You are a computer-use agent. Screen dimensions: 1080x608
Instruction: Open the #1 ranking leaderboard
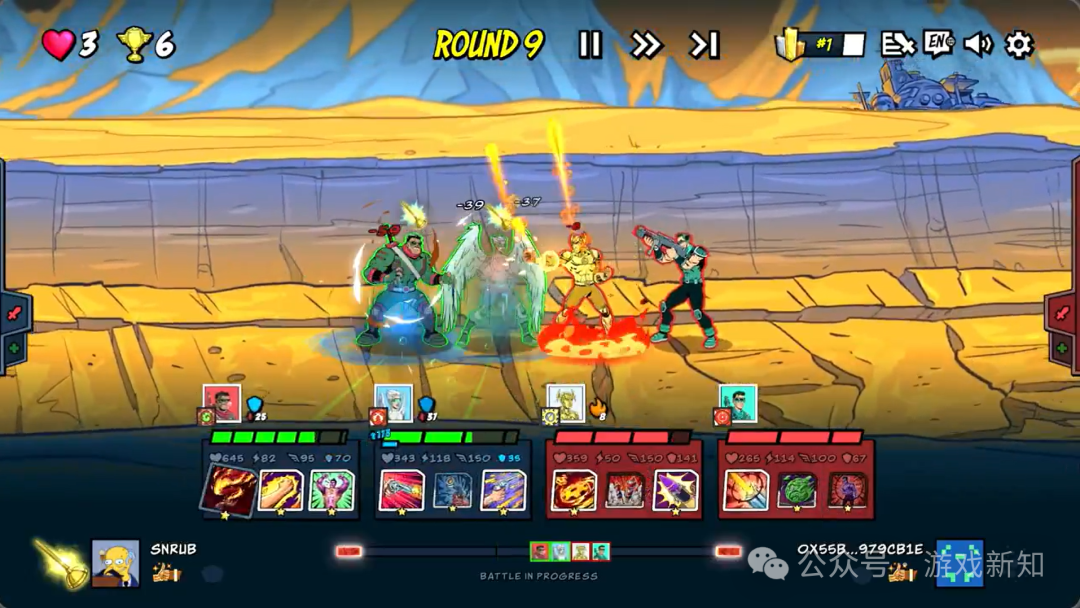tap(823, 45)
